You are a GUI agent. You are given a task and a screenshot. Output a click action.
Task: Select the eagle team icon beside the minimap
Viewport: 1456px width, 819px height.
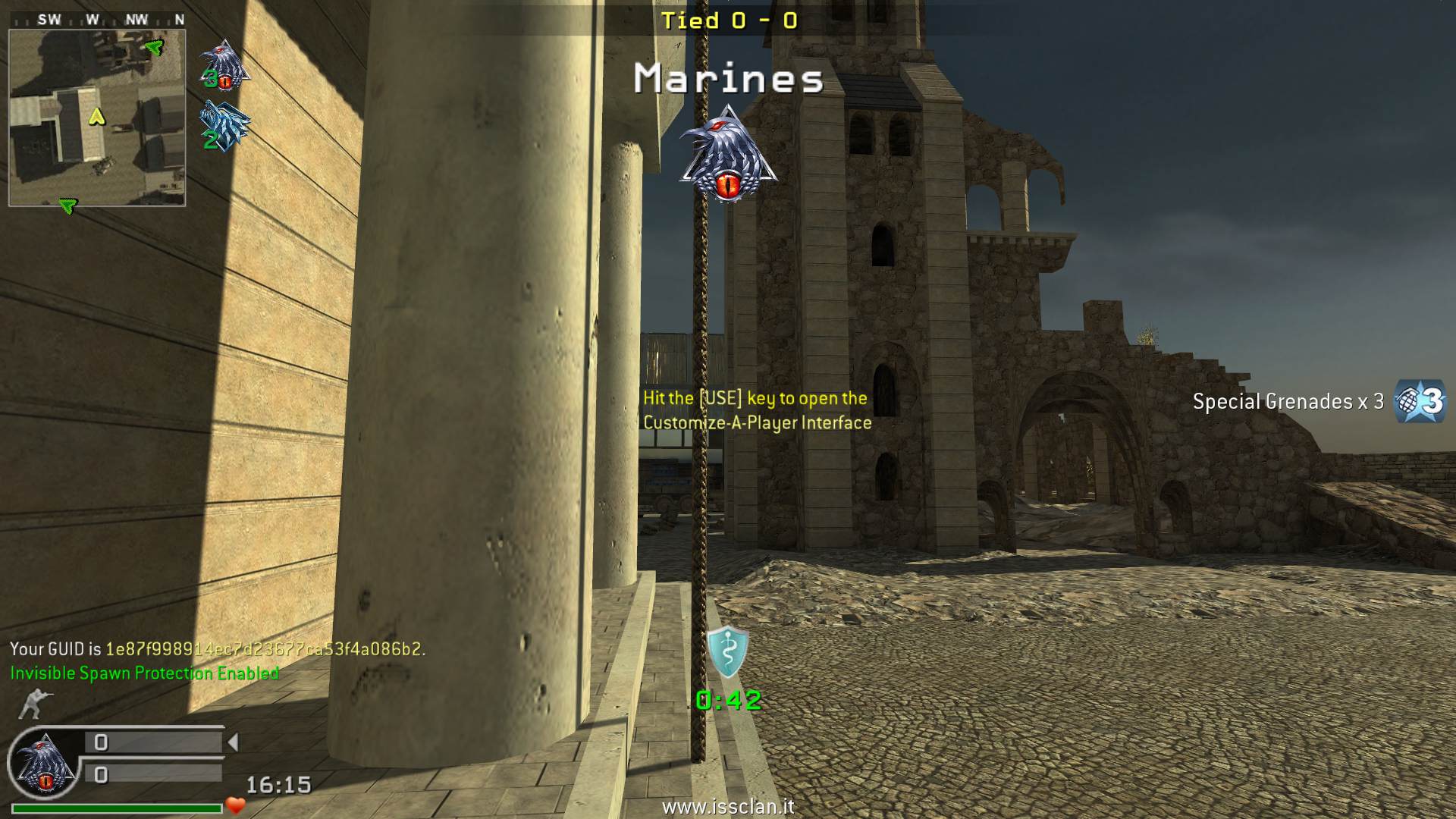click(x=224, y=65)
